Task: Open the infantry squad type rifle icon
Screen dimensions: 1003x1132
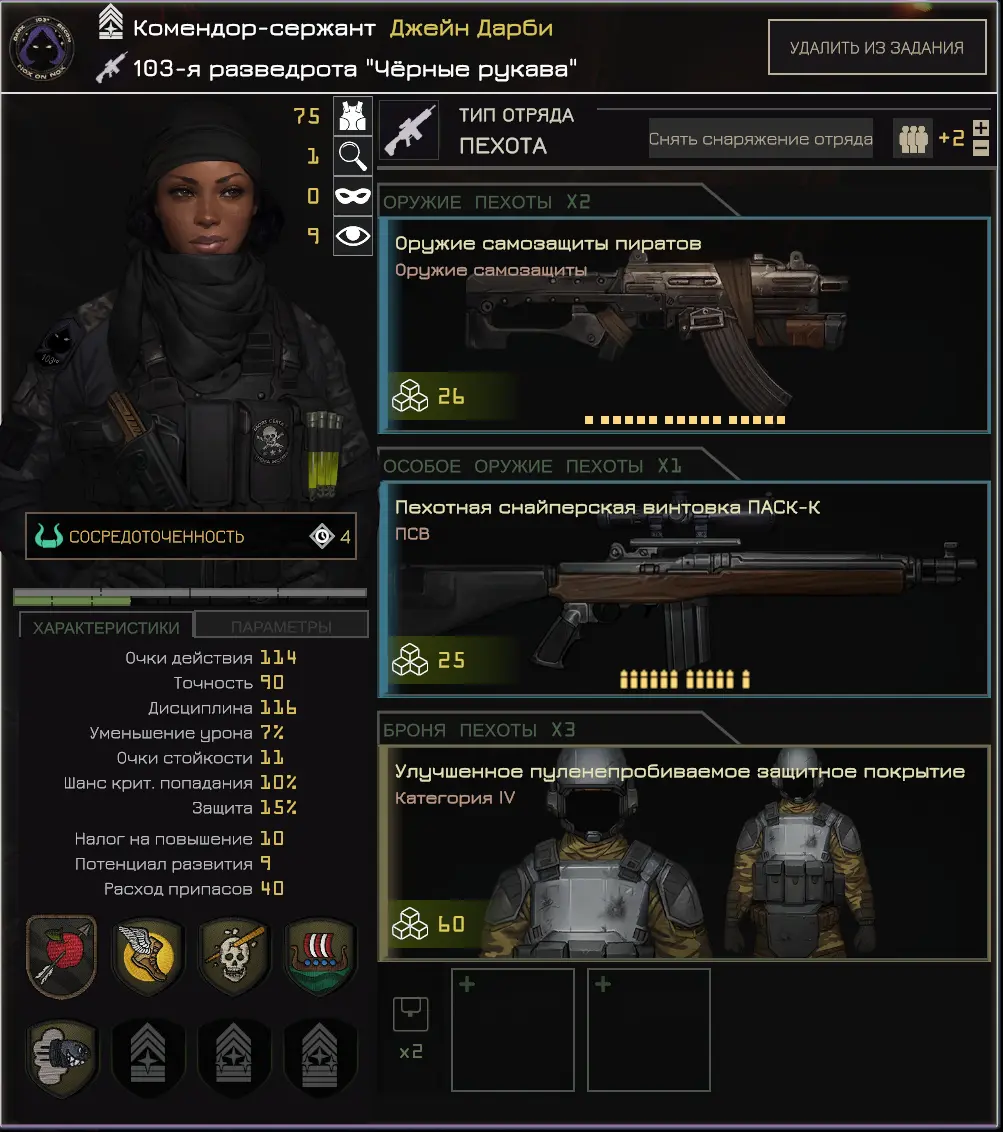Action: point(409,130)
